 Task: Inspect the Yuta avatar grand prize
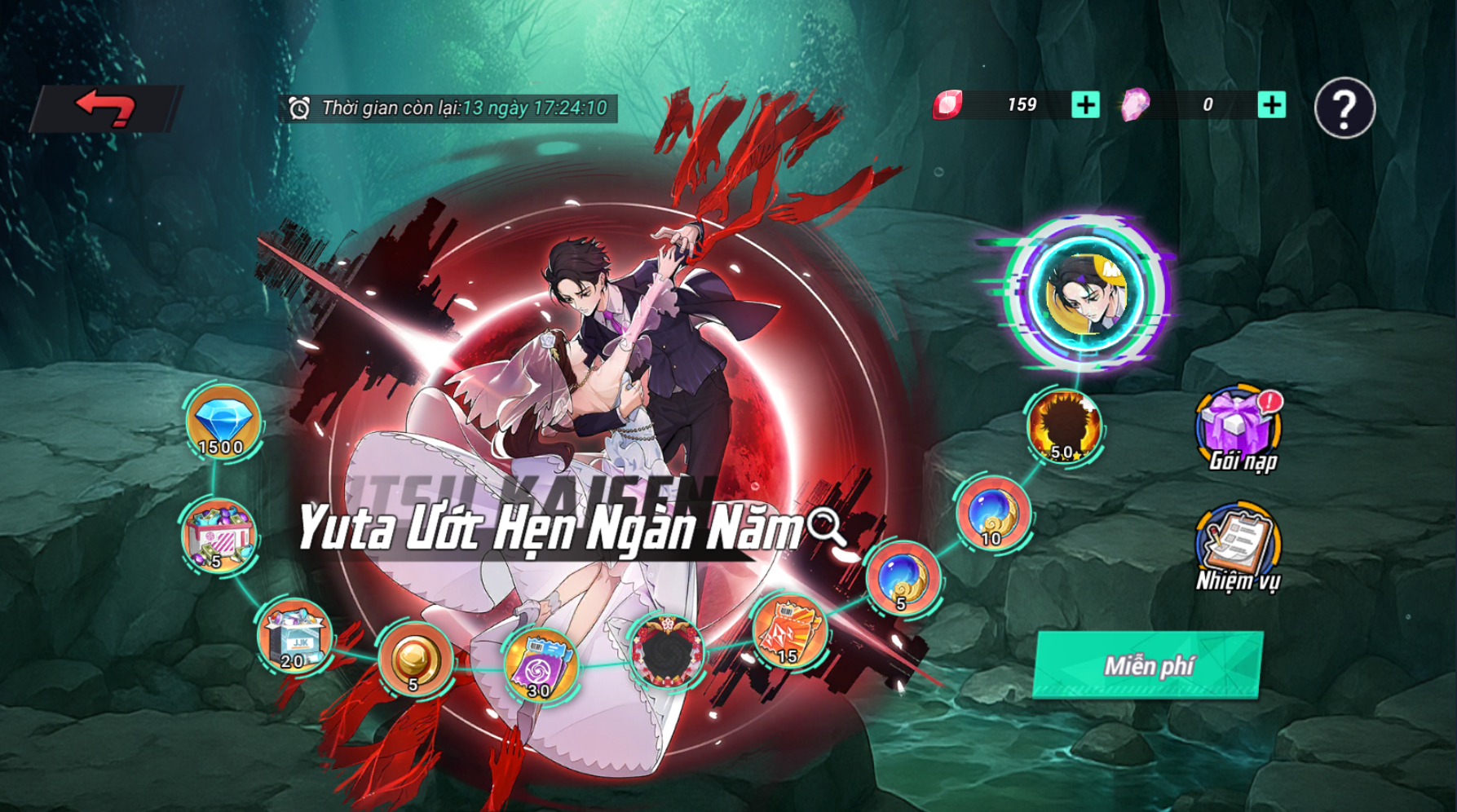[1087, 293]
